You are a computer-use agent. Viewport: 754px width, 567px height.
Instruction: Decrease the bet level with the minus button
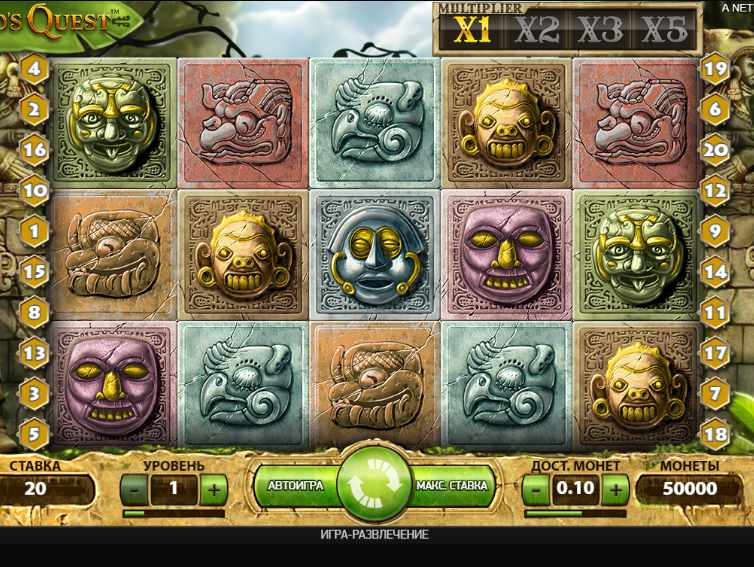(x=135, y=489)
